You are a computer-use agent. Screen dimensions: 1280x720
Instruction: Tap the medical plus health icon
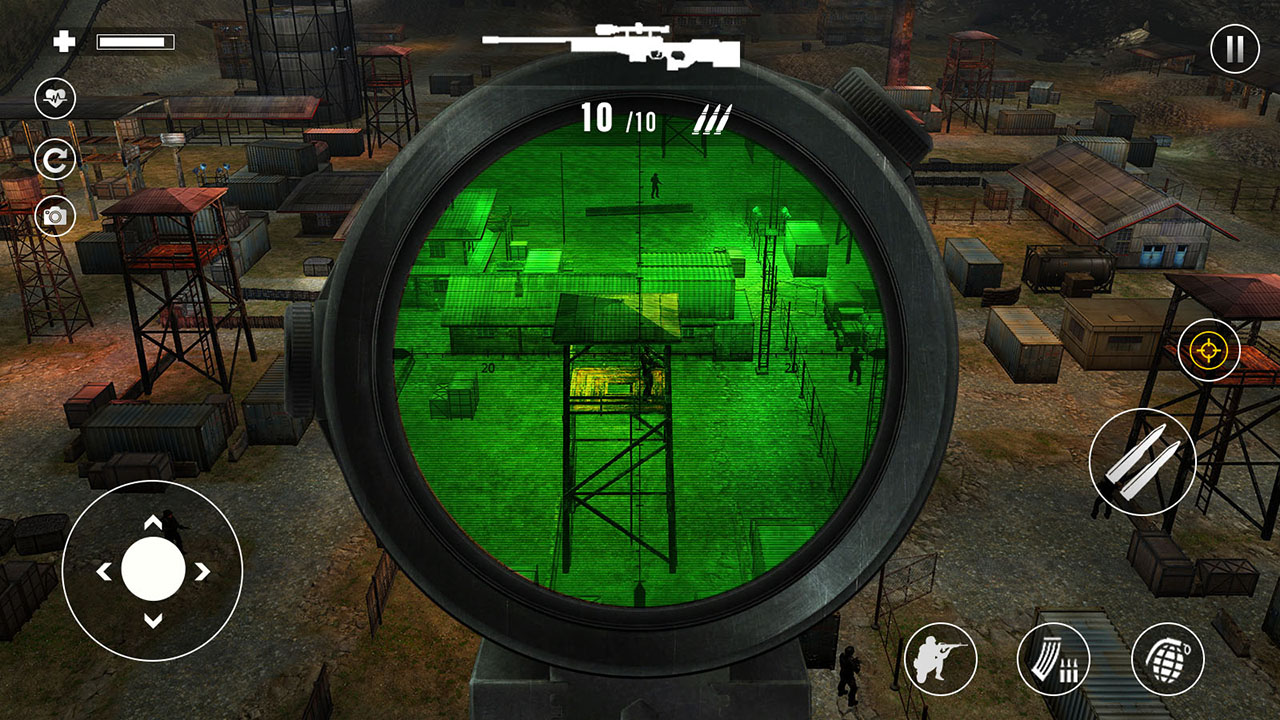[x=66, y=42]
